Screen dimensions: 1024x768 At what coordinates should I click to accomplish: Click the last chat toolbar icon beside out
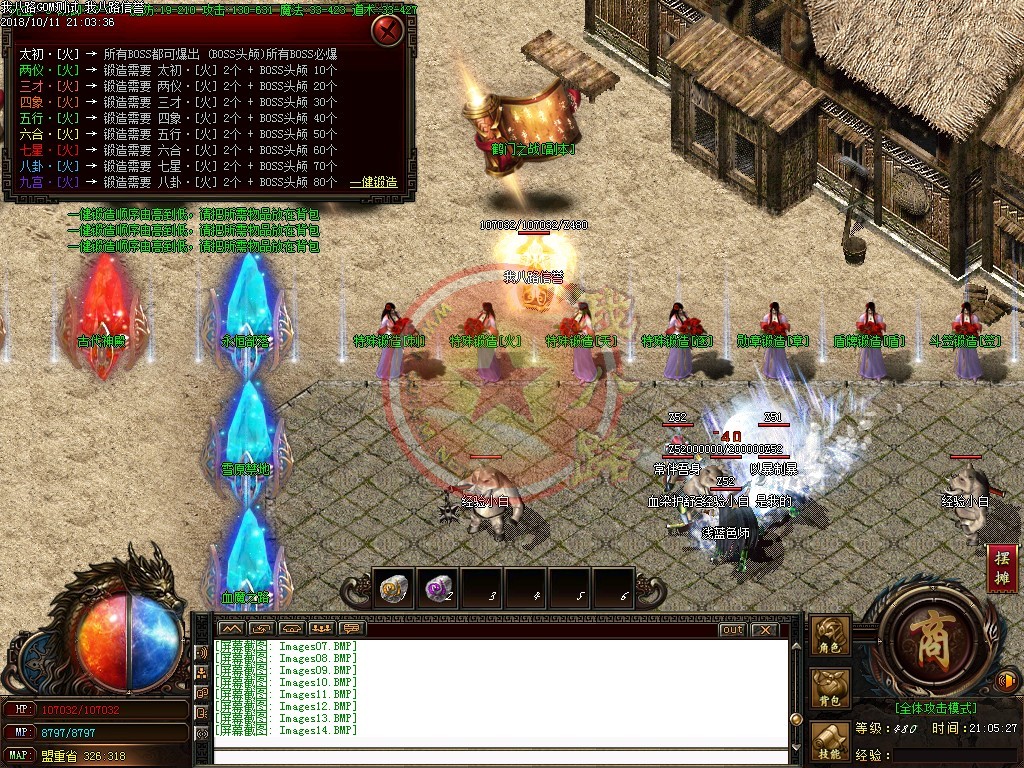351,628
